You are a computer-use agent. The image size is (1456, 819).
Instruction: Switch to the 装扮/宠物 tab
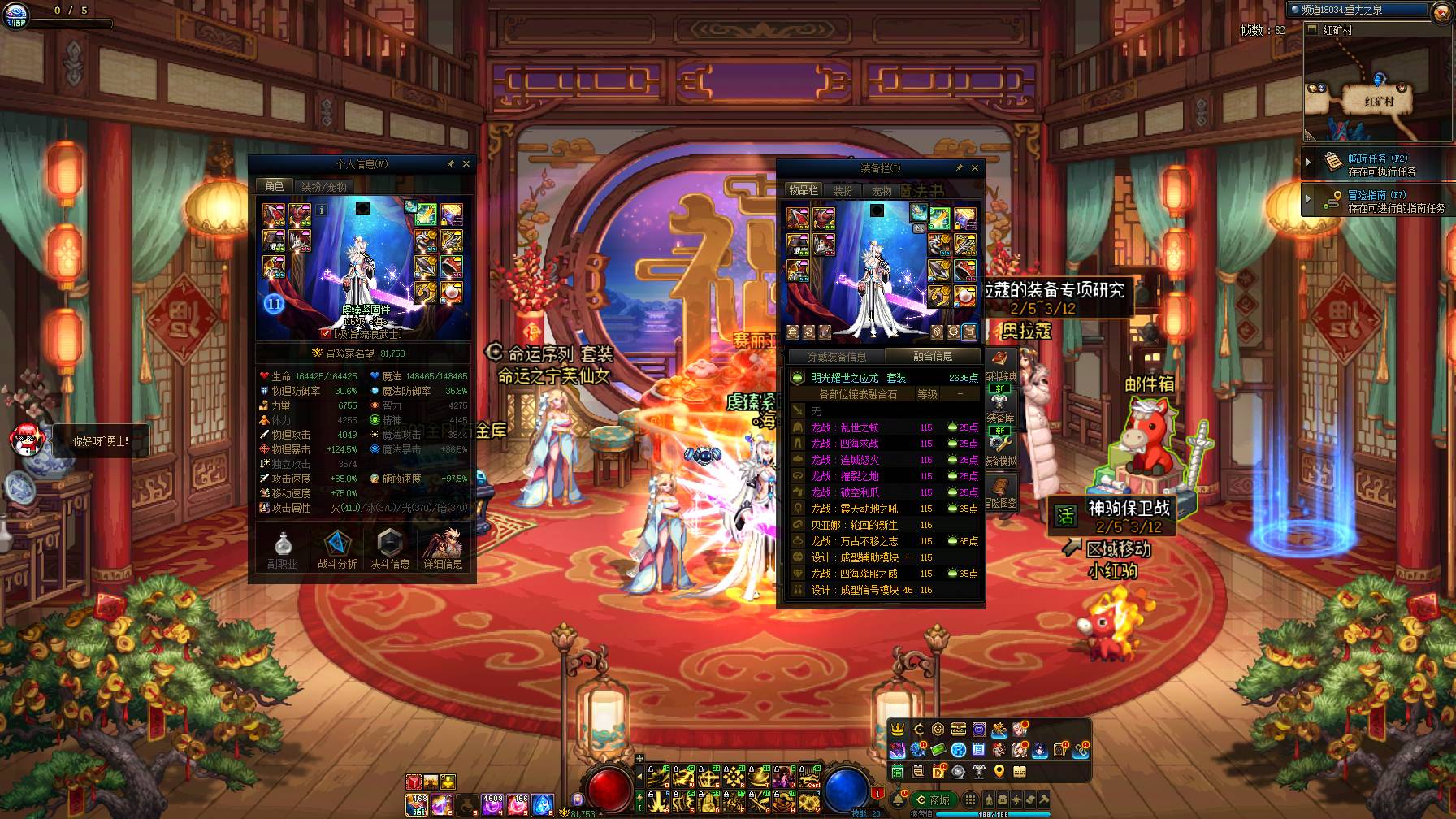324,187
